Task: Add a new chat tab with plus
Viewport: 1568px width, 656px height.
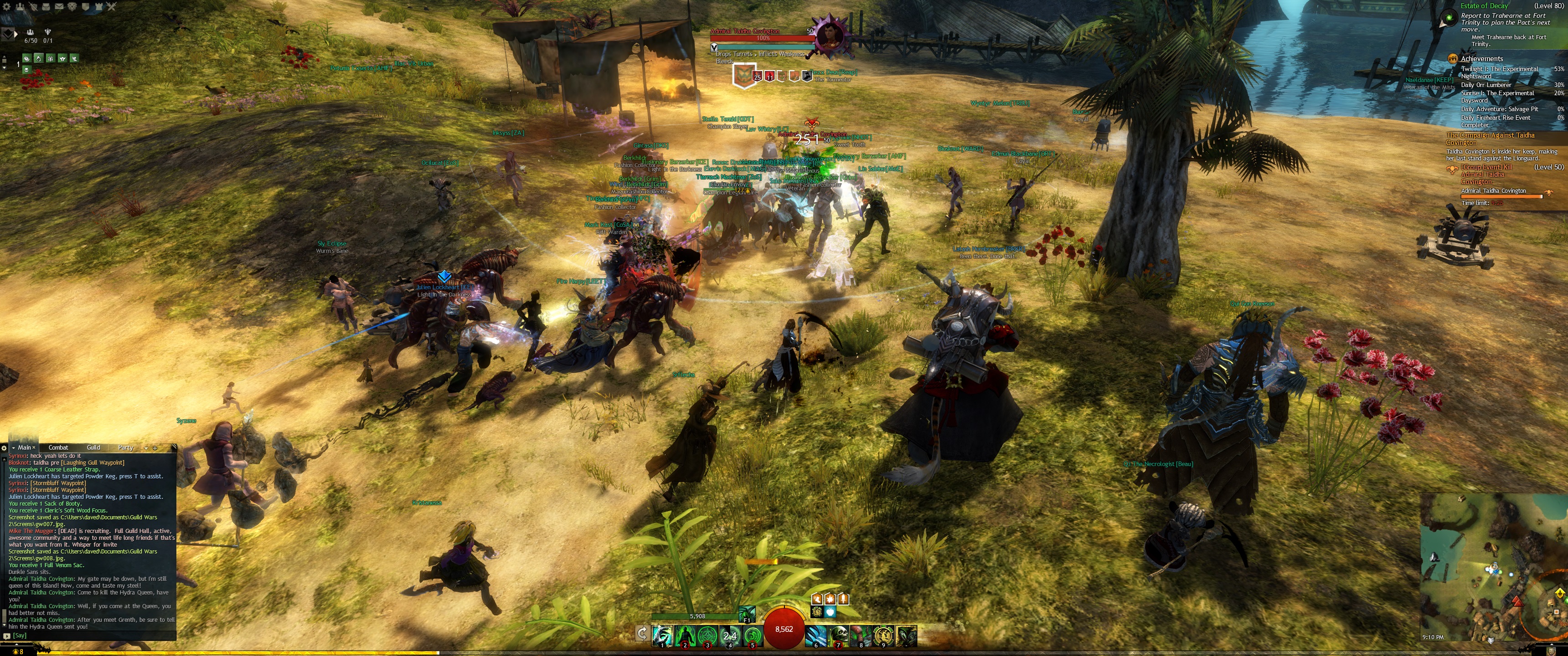Action: (x=155, y=448)
